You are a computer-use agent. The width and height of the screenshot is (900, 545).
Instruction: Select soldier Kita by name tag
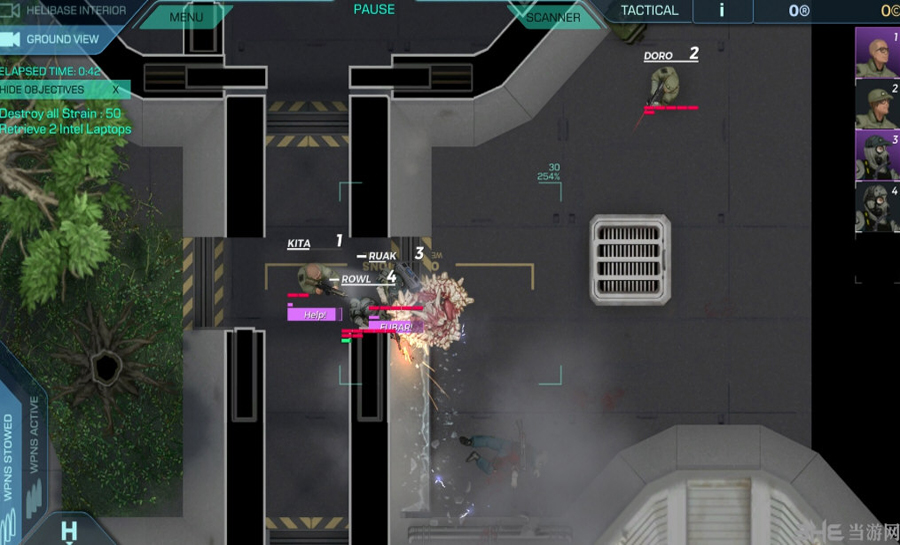pos(299,244)
